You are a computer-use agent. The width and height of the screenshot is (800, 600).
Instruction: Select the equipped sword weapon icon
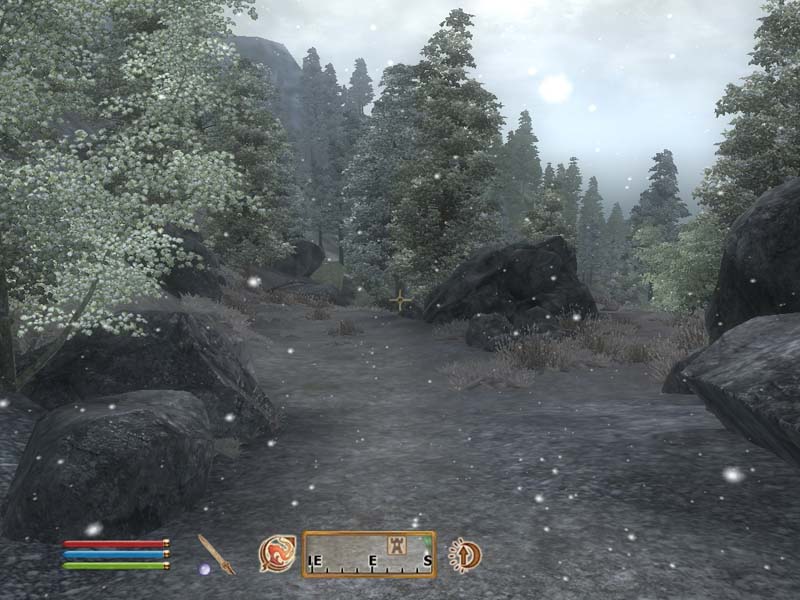point(215,553)
